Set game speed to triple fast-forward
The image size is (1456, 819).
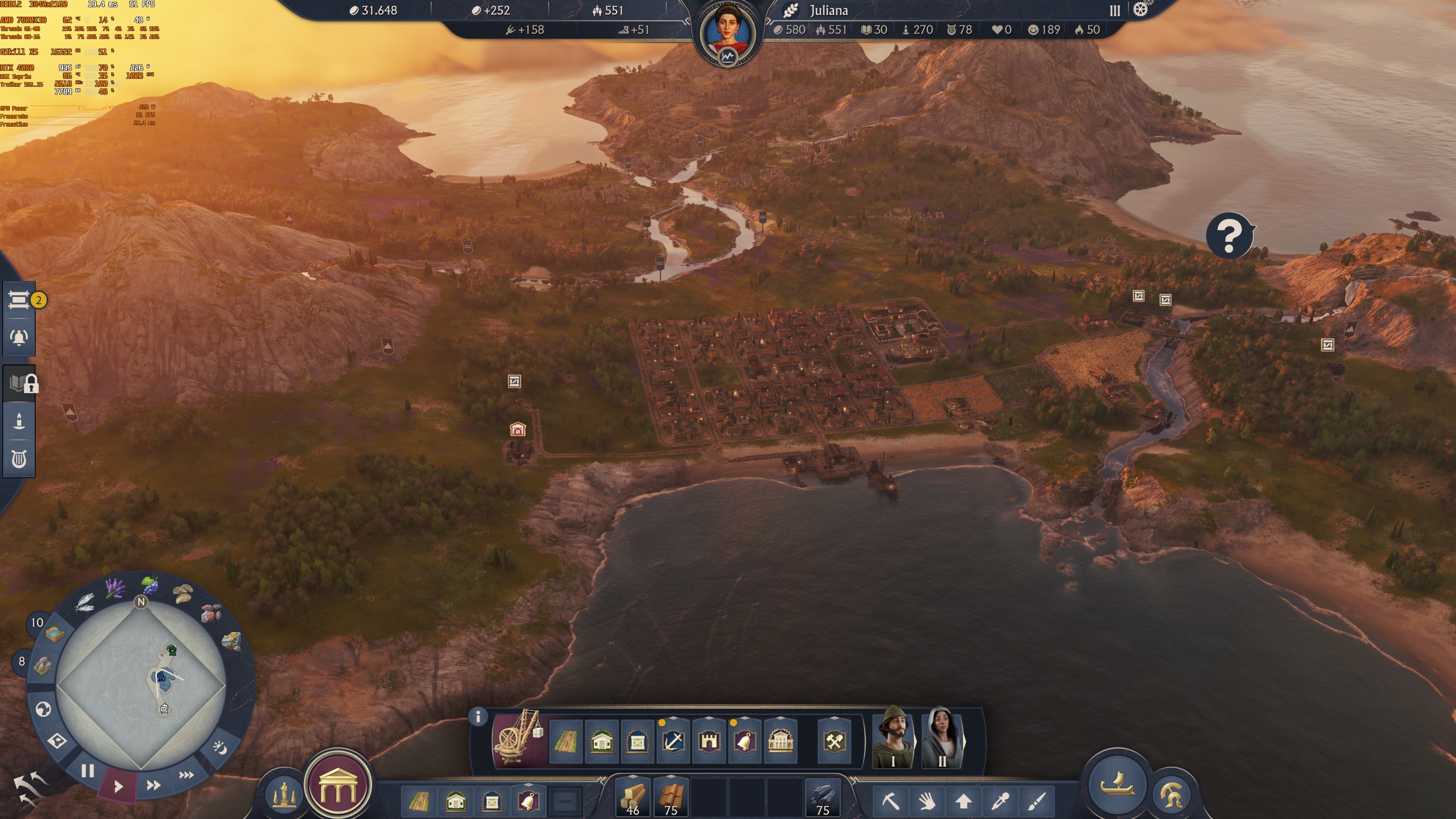(x=186, y=775)
